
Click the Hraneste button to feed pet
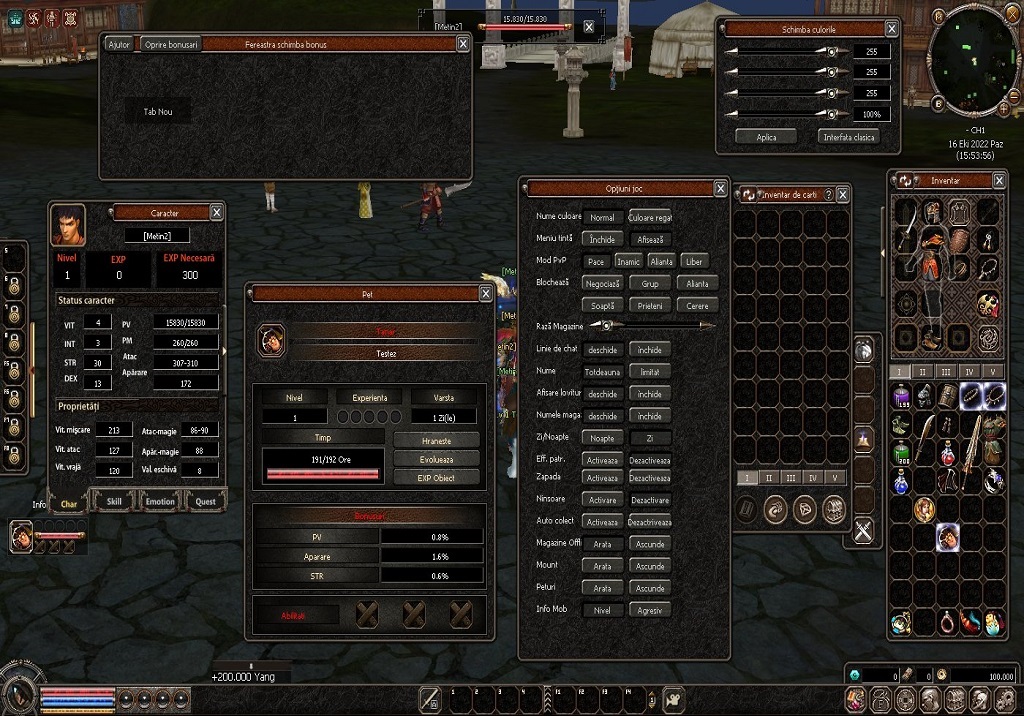pos(436,440)
